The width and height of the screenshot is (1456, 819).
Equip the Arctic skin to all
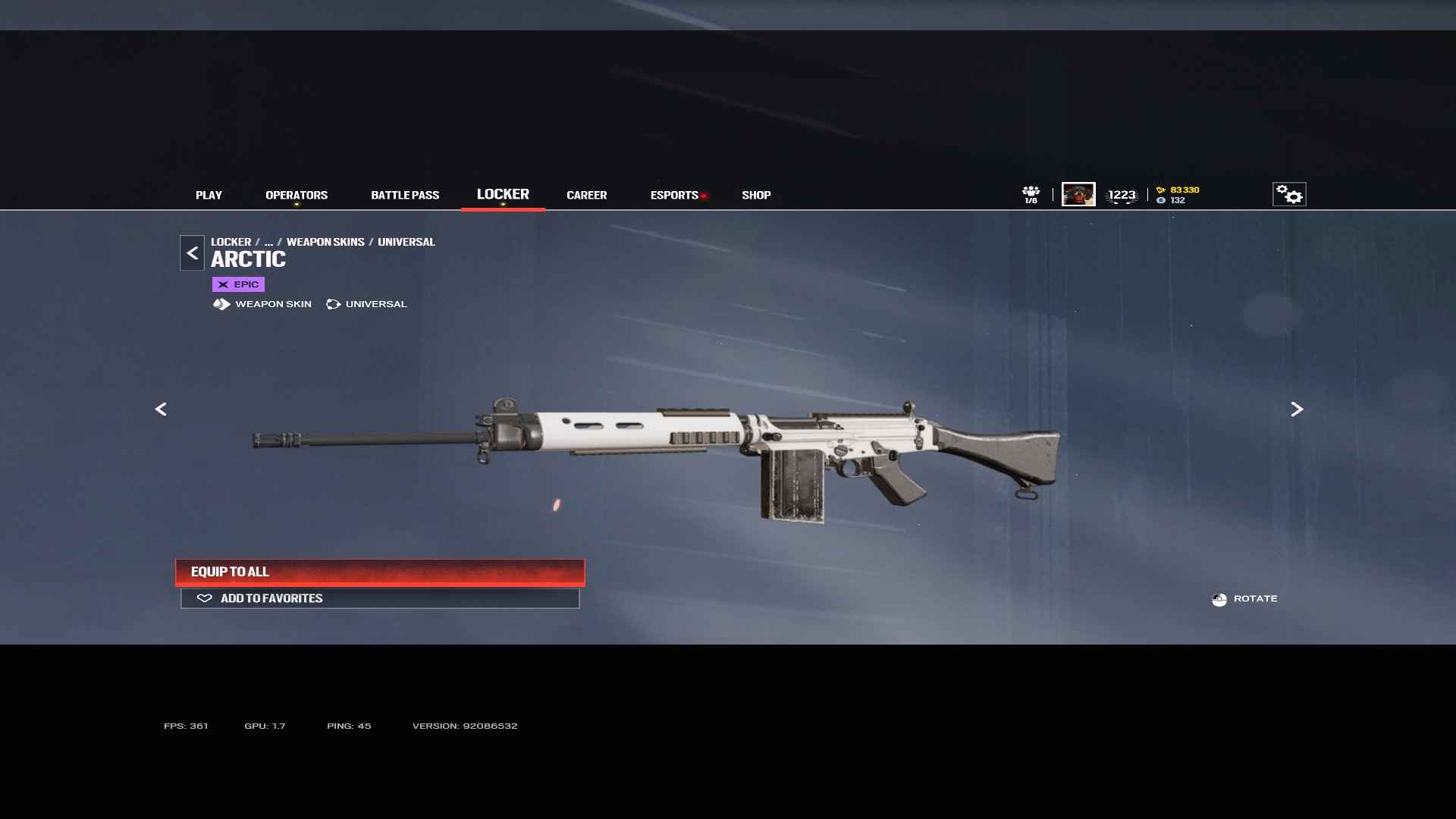380,572
